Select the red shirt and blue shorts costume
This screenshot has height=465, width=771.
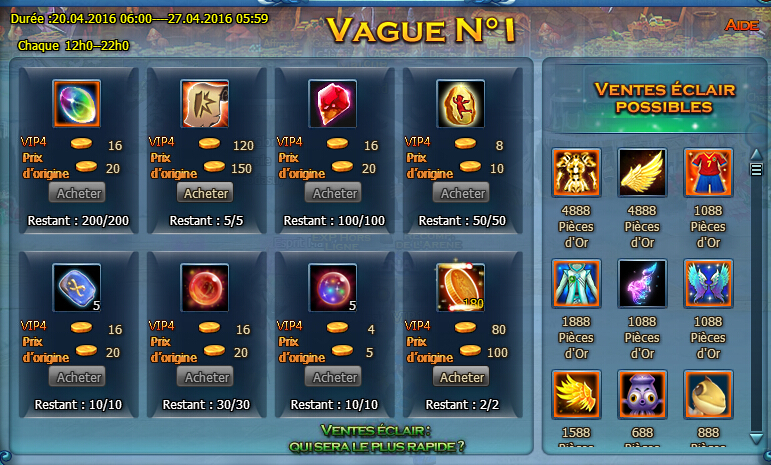point(709,173)
